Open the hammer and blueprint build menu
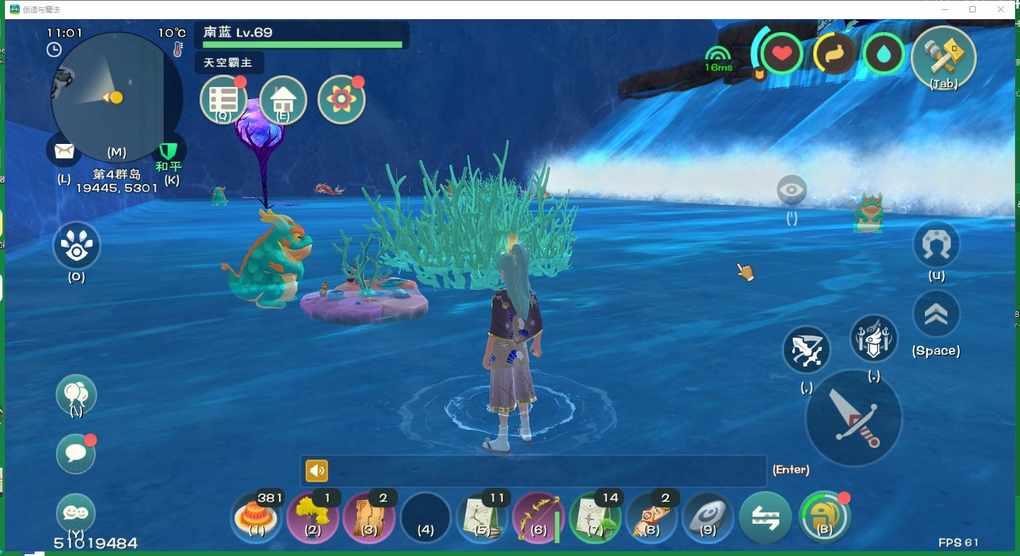 pyautogui.click(x=943, y=55)
